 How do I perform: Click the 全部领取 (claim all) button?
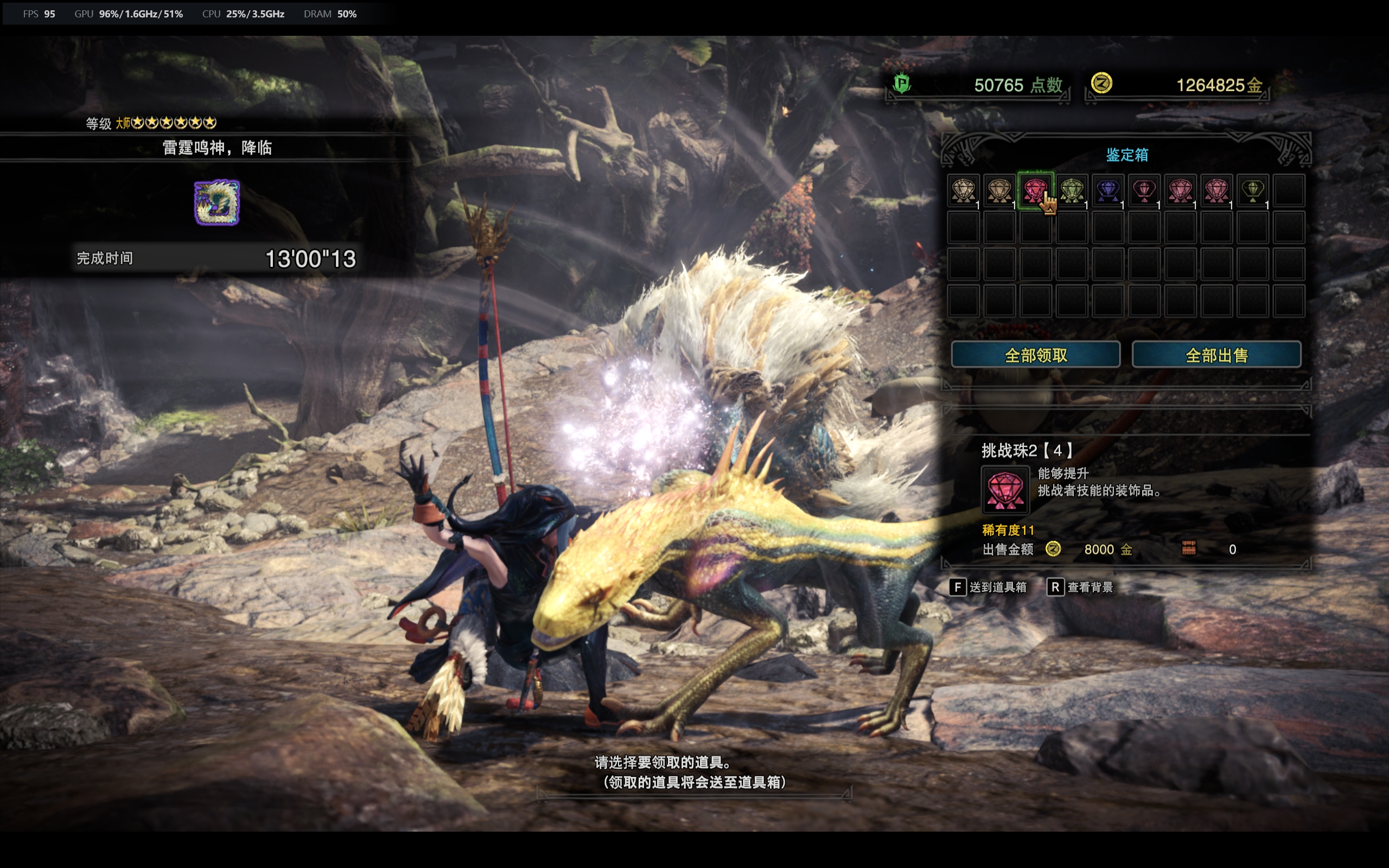click(1035, 355)
